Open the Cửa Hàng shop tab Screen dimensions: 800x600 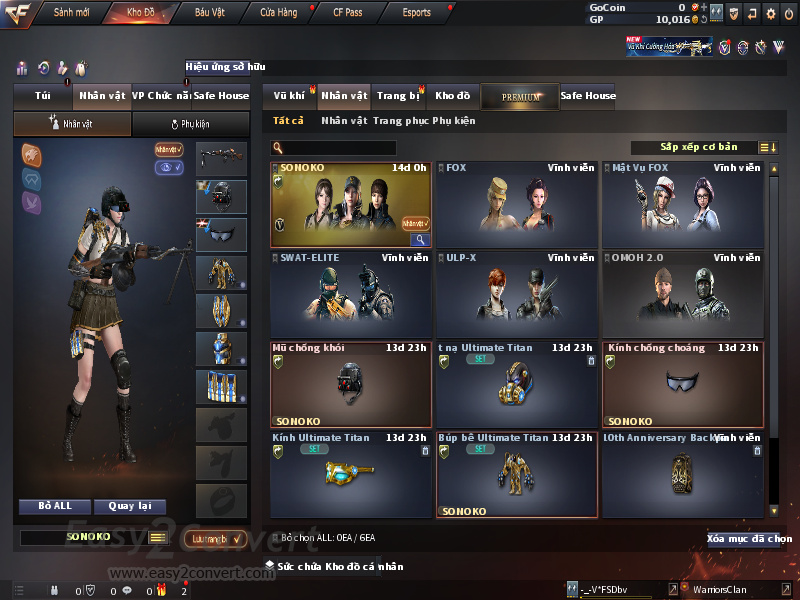279,13
